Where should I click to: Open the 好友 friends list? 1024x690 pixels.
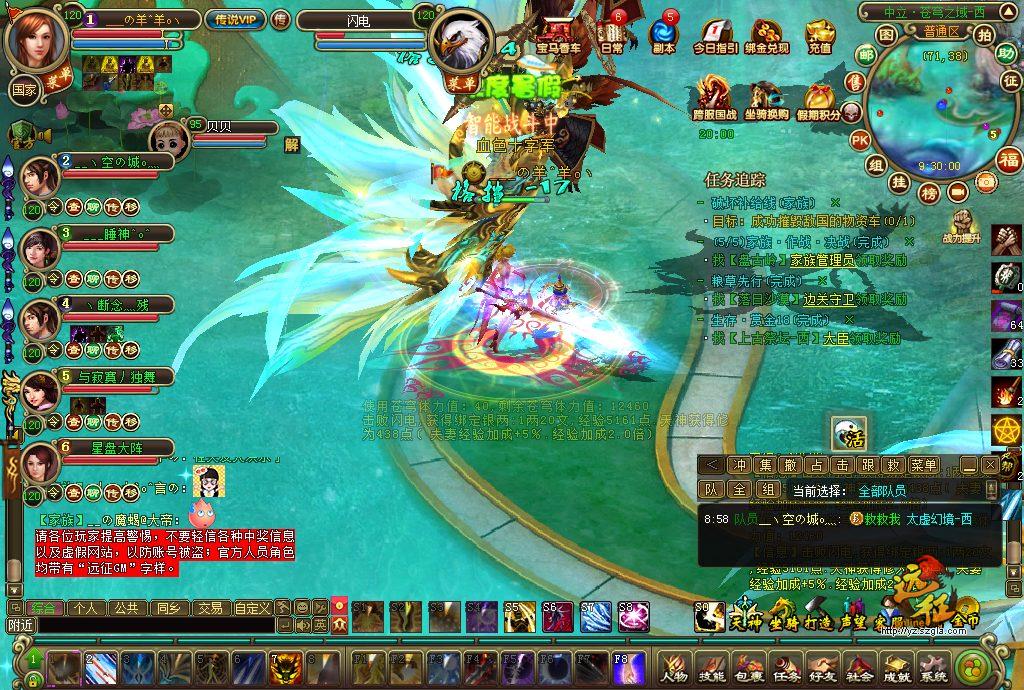pyautogui.click(x=822, y=666)
